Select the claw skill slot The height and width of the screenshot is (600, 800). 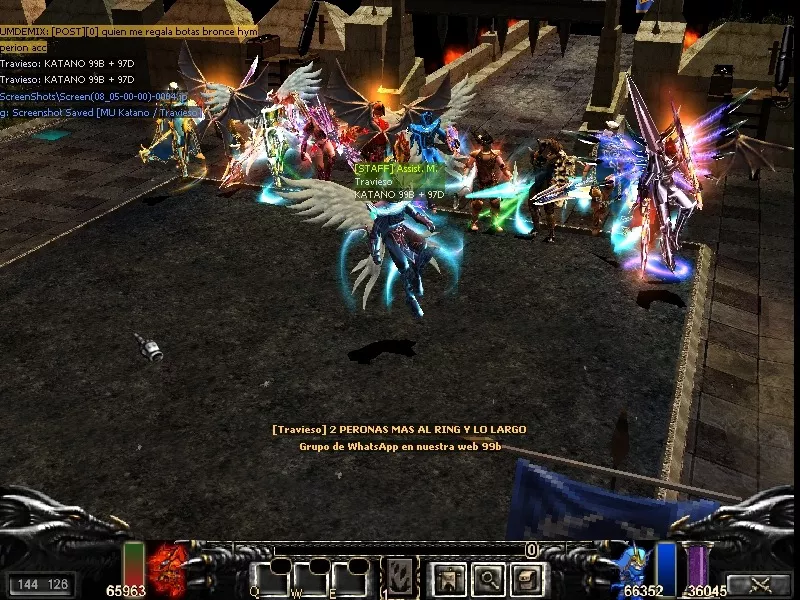400,578
